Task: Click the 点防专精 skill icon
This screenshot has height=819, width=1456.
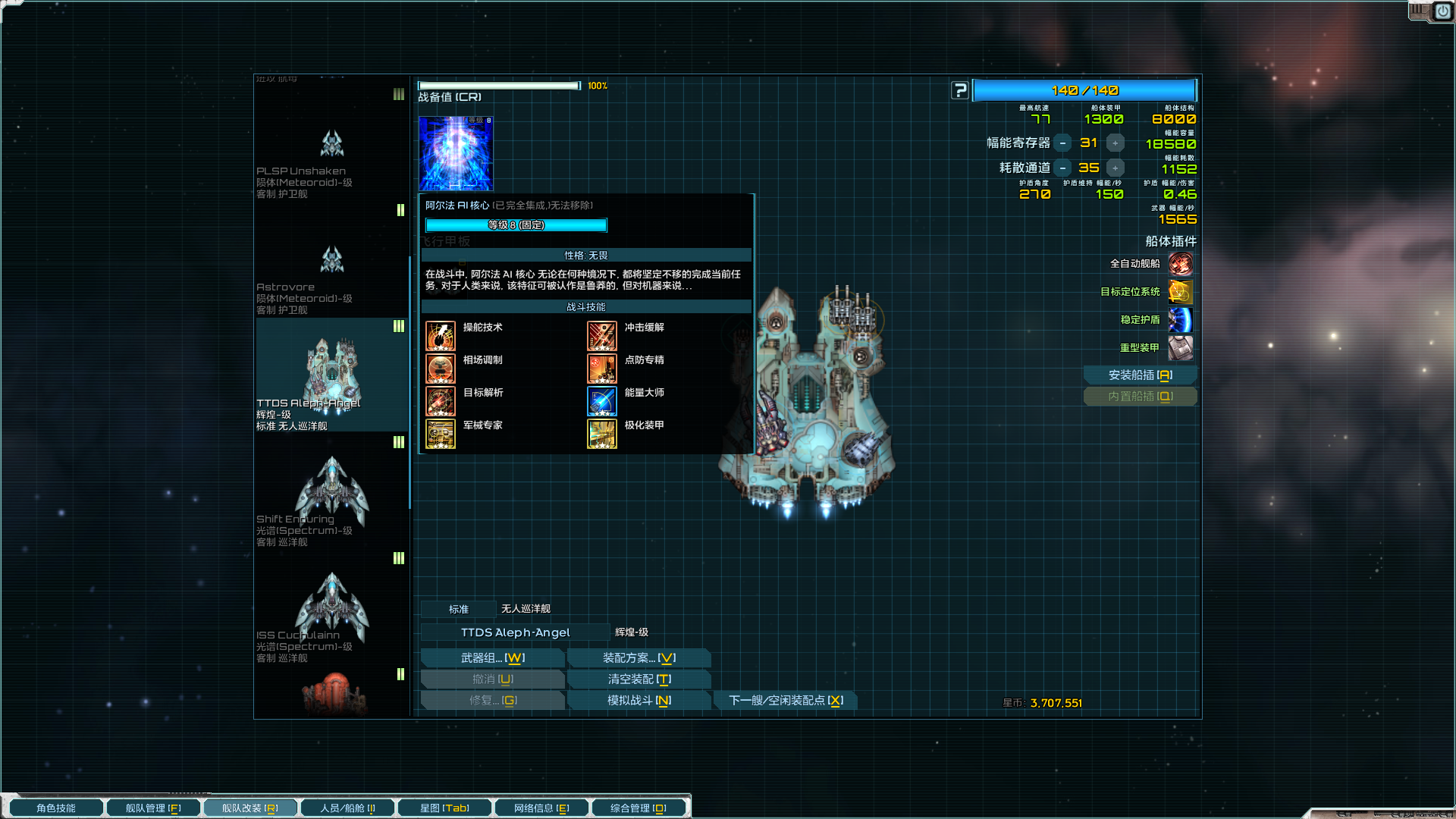Action: [601, 369]
